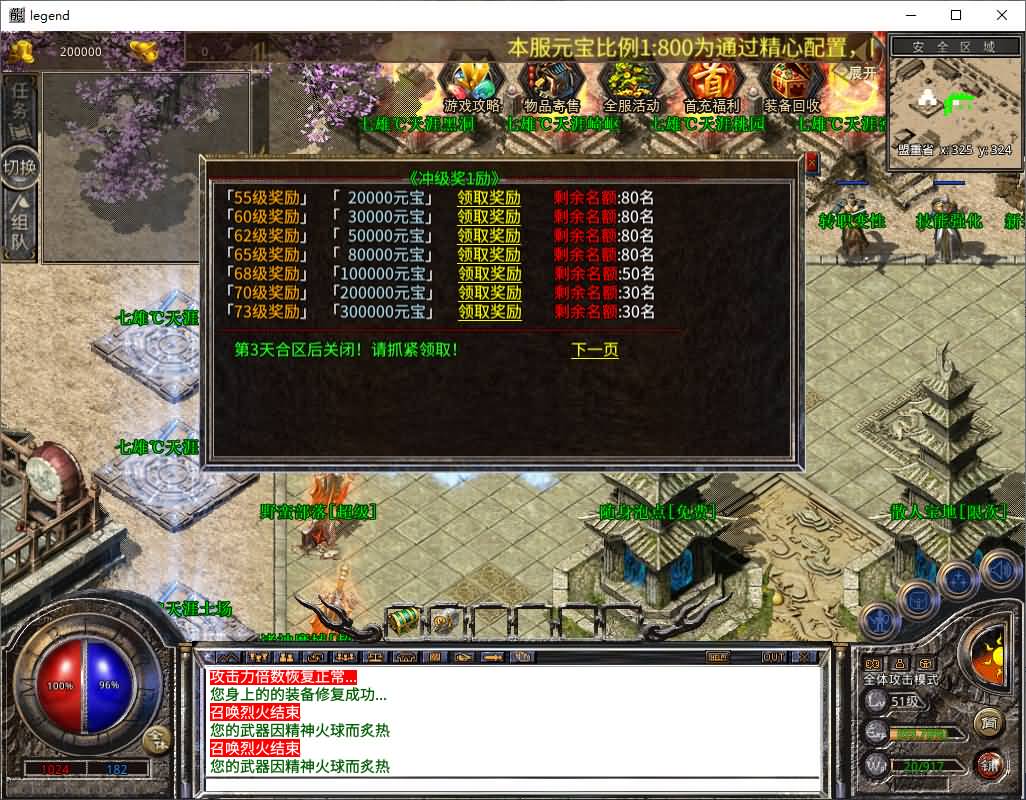Claim the 55级奖励 (20000元宝) reward
The image size is (1026, 800).
click(489, 198)
